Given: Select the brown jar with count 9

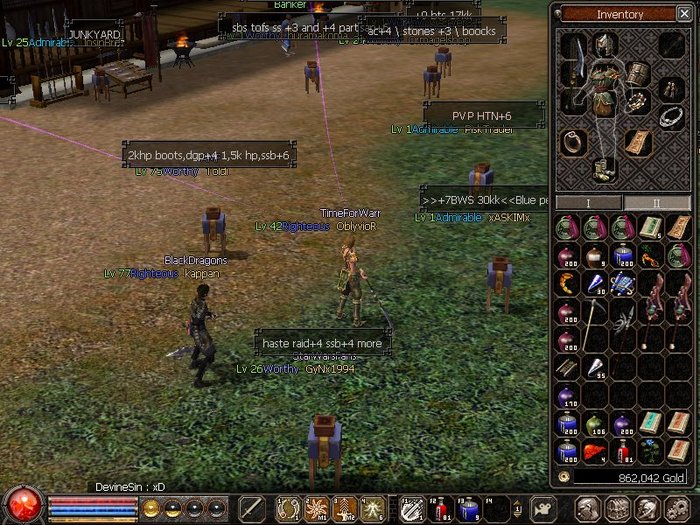Looking at the screenshot, I should click(x=594, y=255).
